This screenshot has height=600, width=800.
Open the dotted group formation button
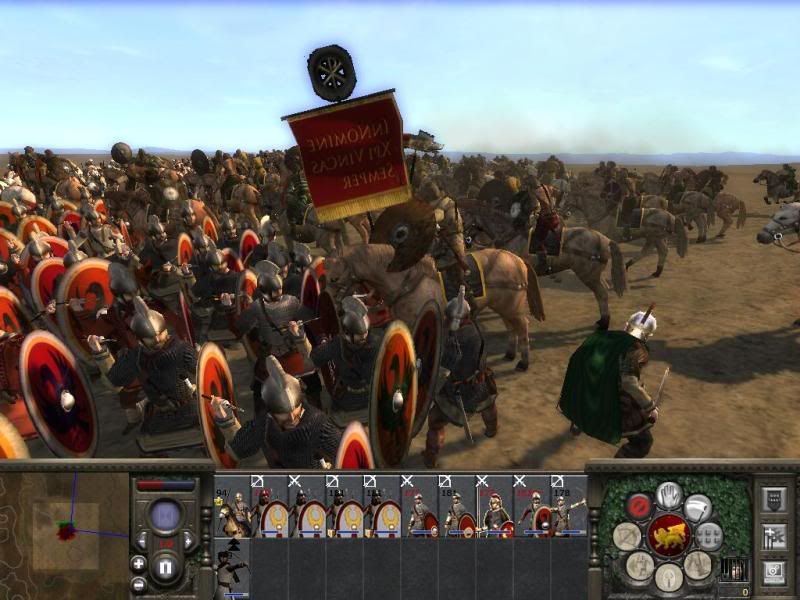coord(709,535)
